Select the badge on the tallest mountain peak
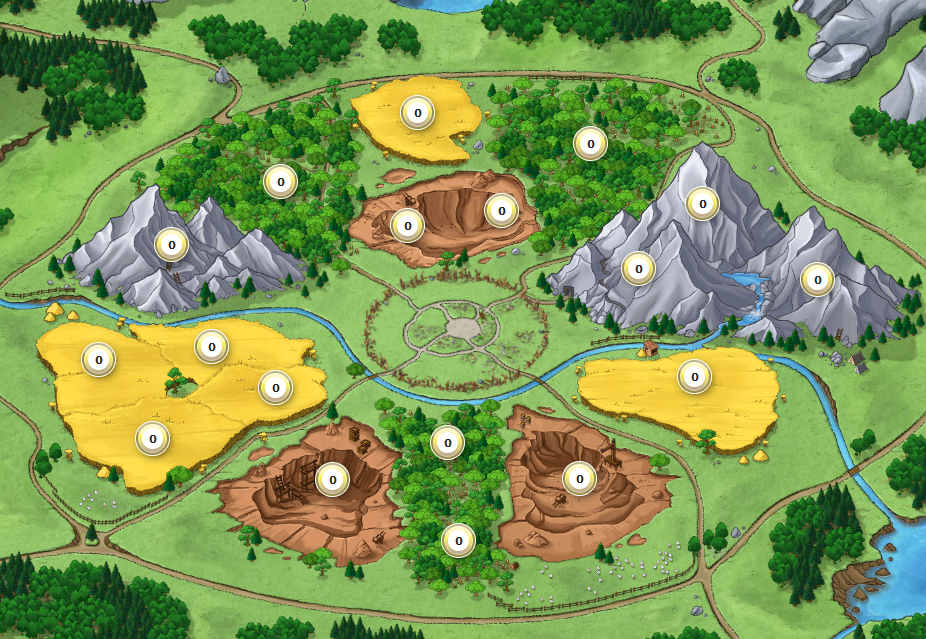The image size is (926, 639). click(x=703, y=204)
